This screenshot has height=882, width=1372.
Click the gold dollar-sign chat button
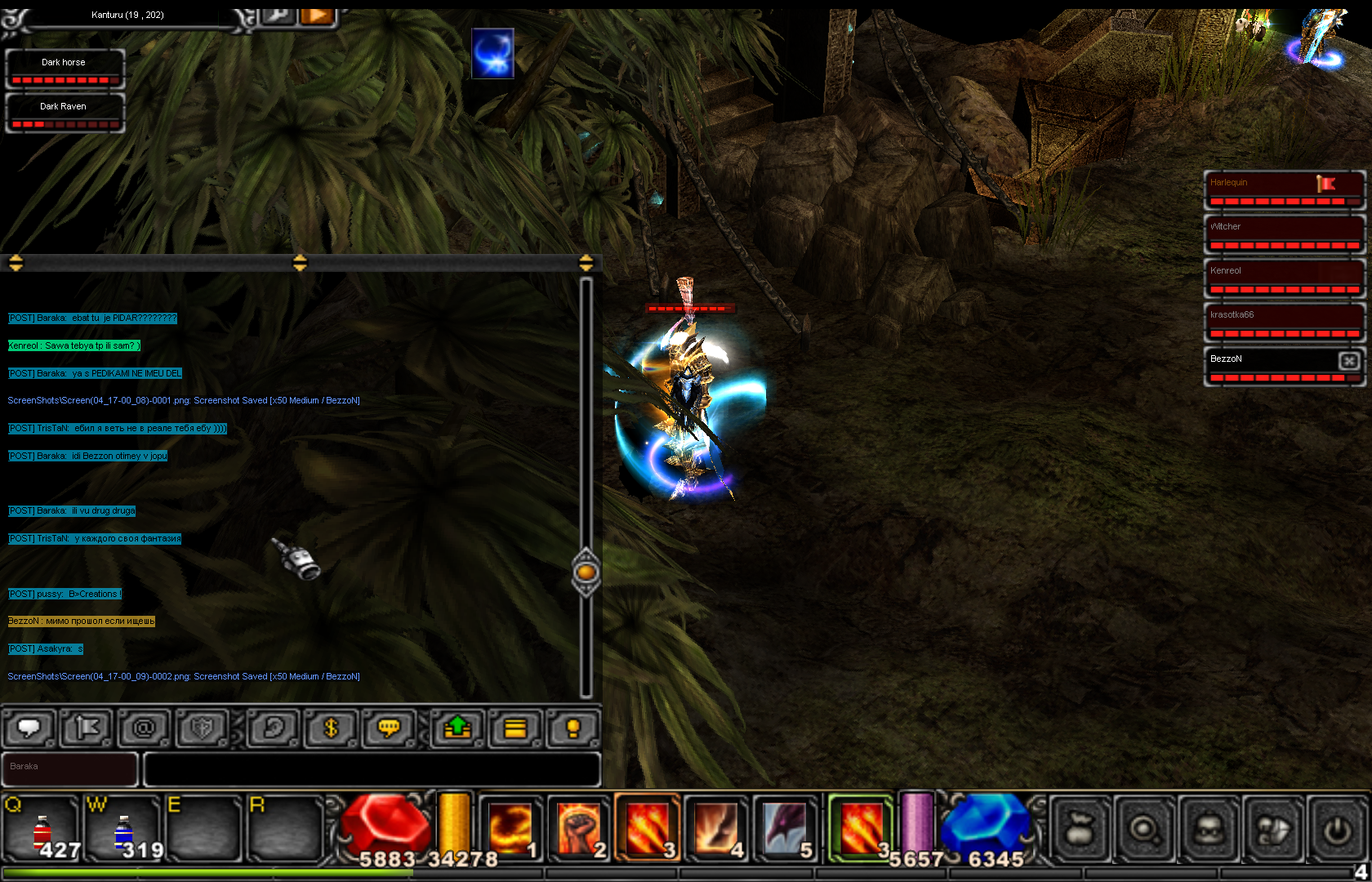331,728
